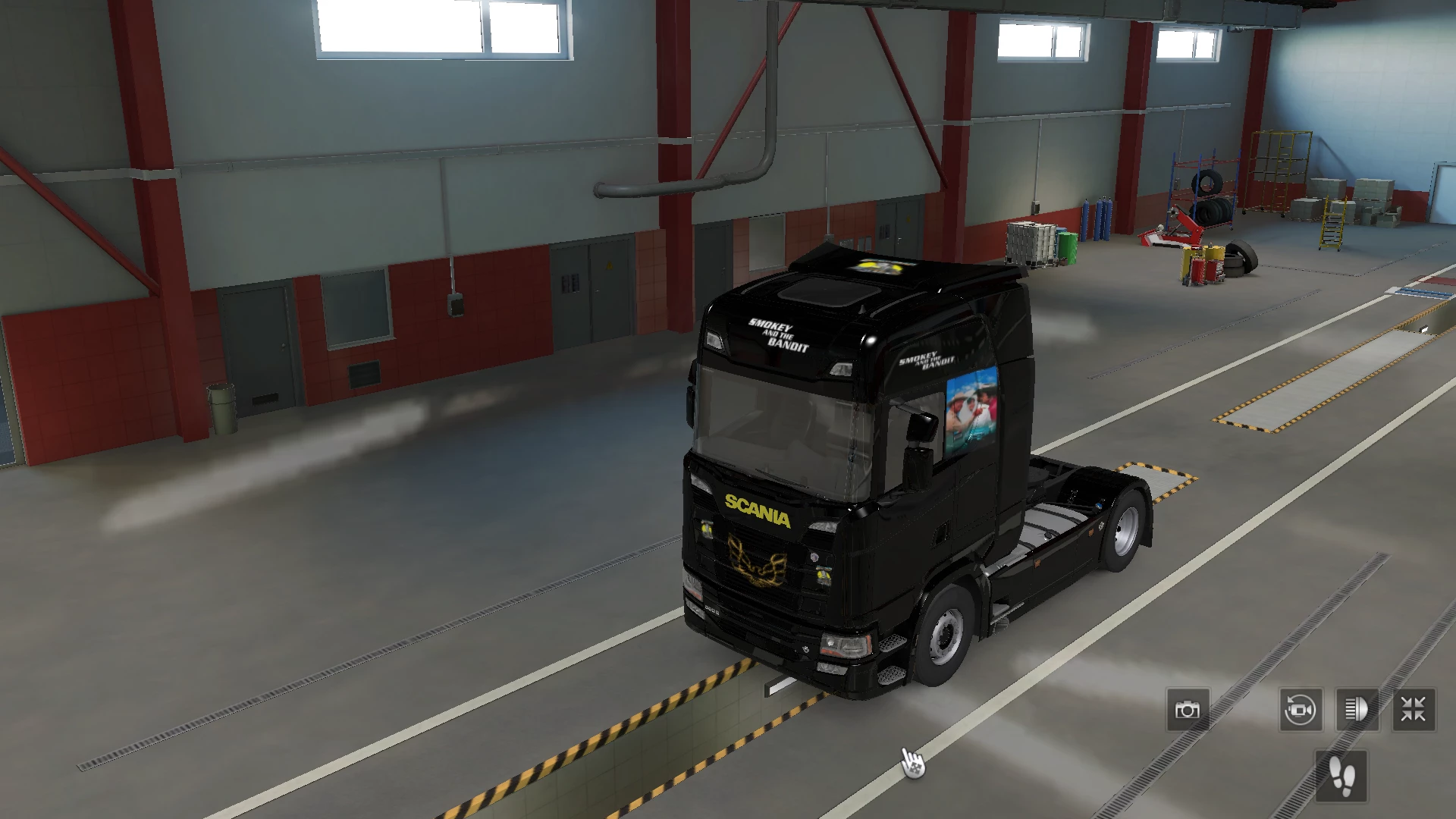Toggle the truck headlights icon
1456x819 pixels.
tap(1357, 710)
